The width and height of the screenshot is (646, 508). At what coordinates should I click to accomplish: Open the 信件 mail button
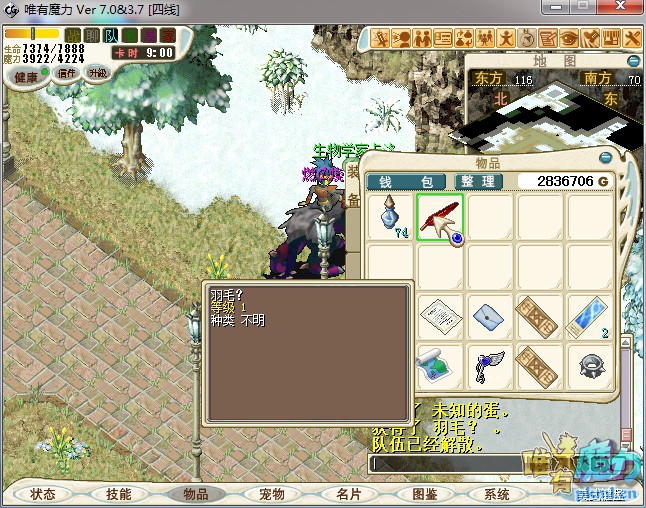[69, 73]
